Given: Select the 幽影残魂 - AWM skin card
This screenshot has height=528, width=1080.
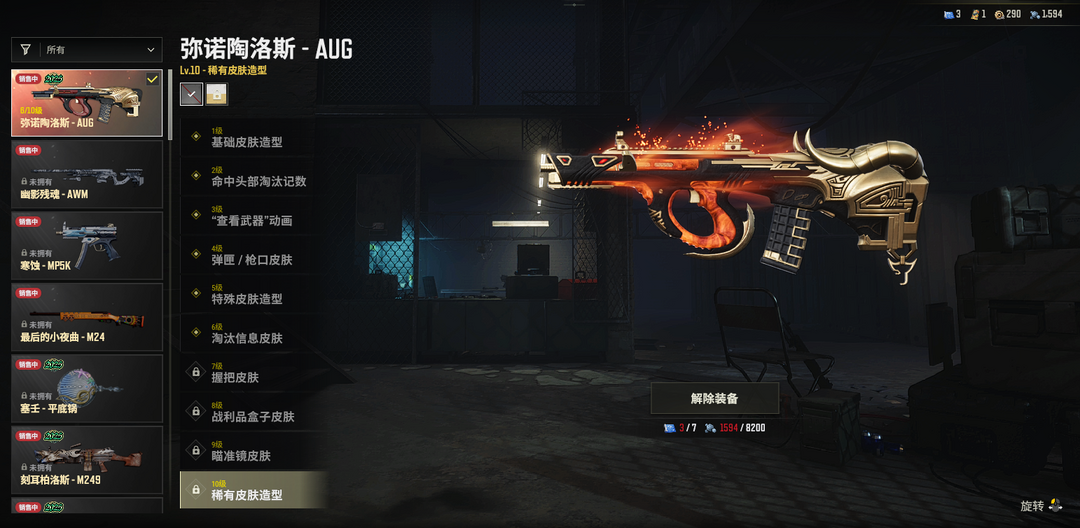Looking at the screenshot, I should [x=87, y=174].
